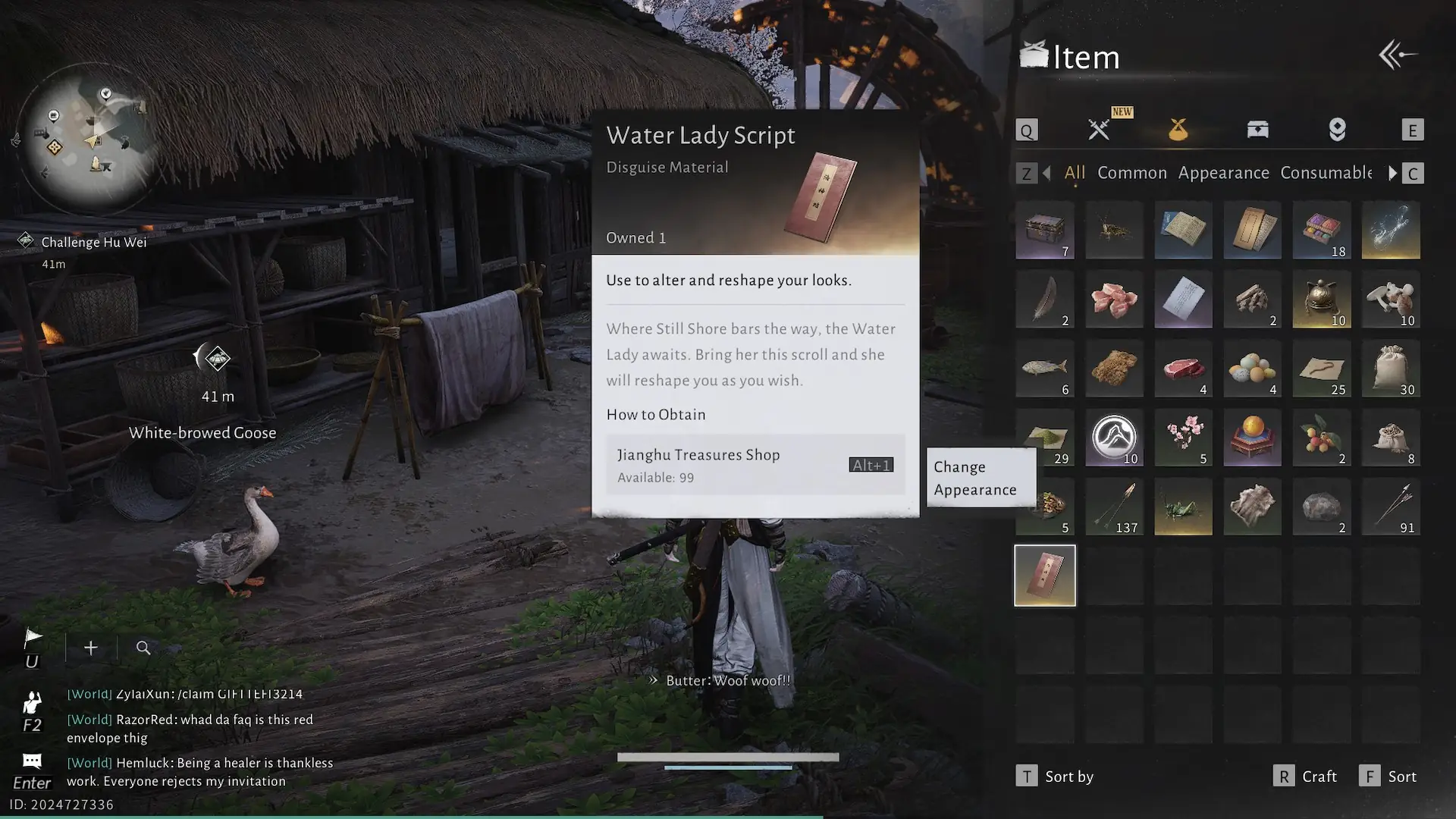Click the Change Appearance option
Viewport: 1456px width, 819px height.
[x=975, y=478]
